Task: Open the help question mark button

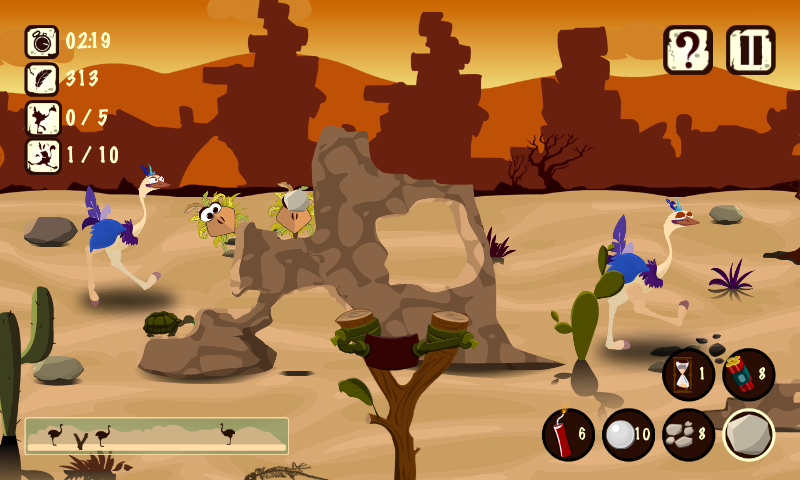Action: 688,50
